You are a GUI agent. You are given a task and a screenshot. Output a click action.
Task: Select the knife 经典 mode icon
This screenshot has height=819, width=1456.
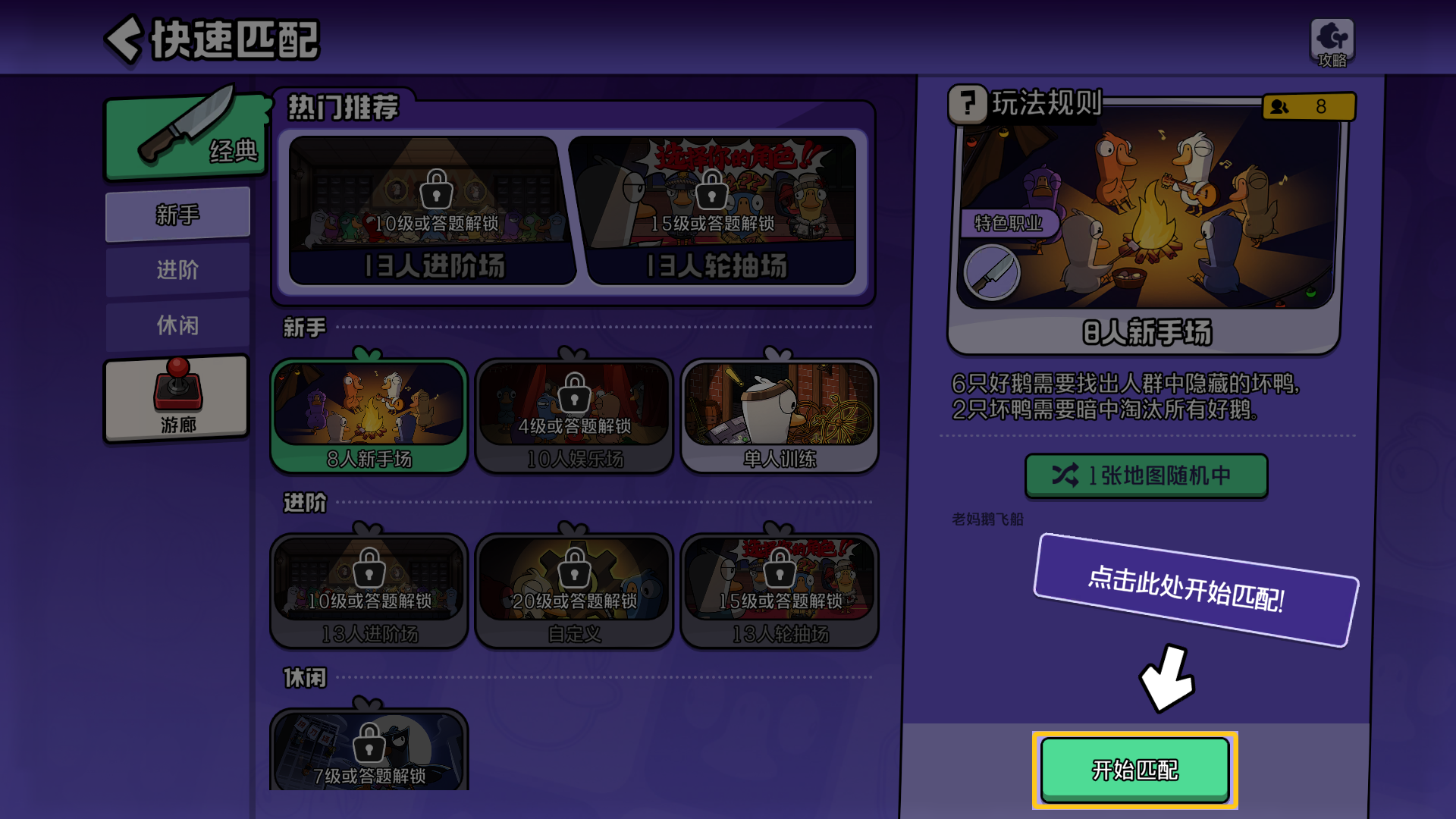(x=184, y=136)
